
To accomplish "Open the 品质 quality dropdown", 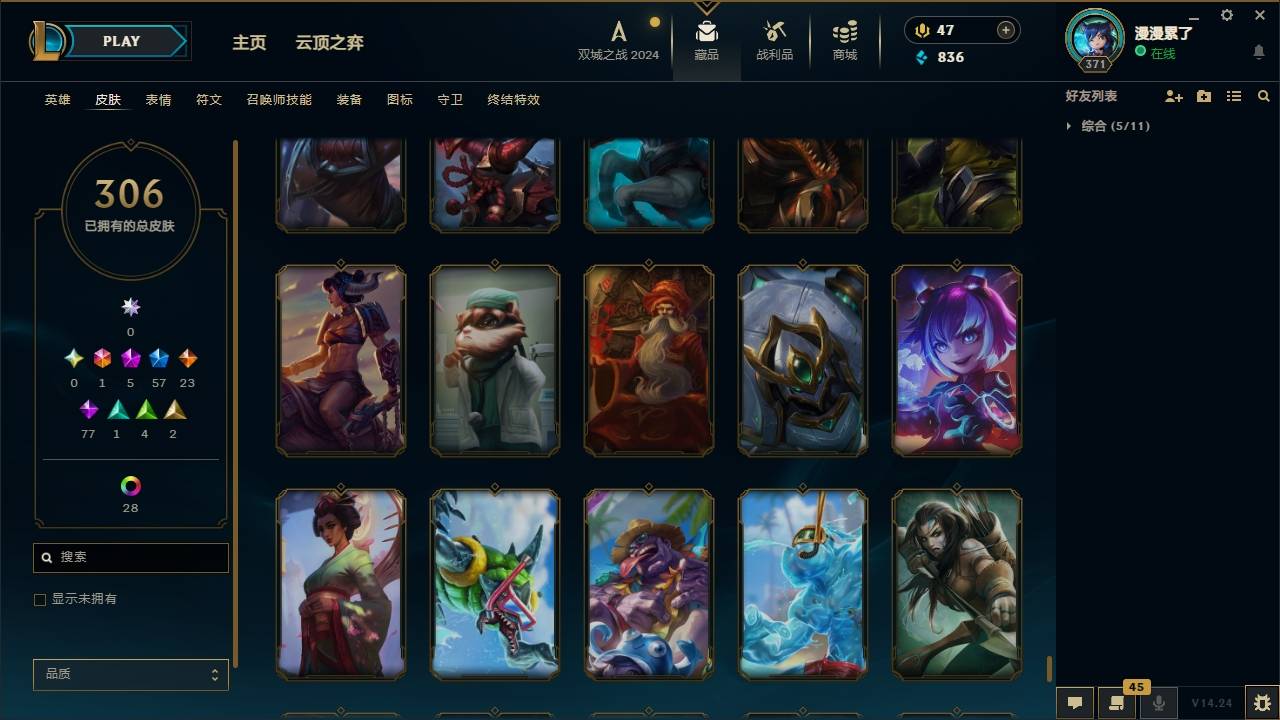I will (x=130, y=674).
